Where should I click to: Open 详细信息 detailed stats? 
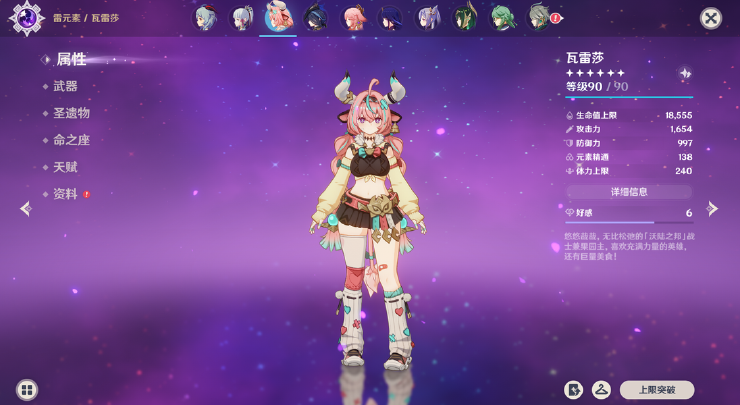coord(629,191)
